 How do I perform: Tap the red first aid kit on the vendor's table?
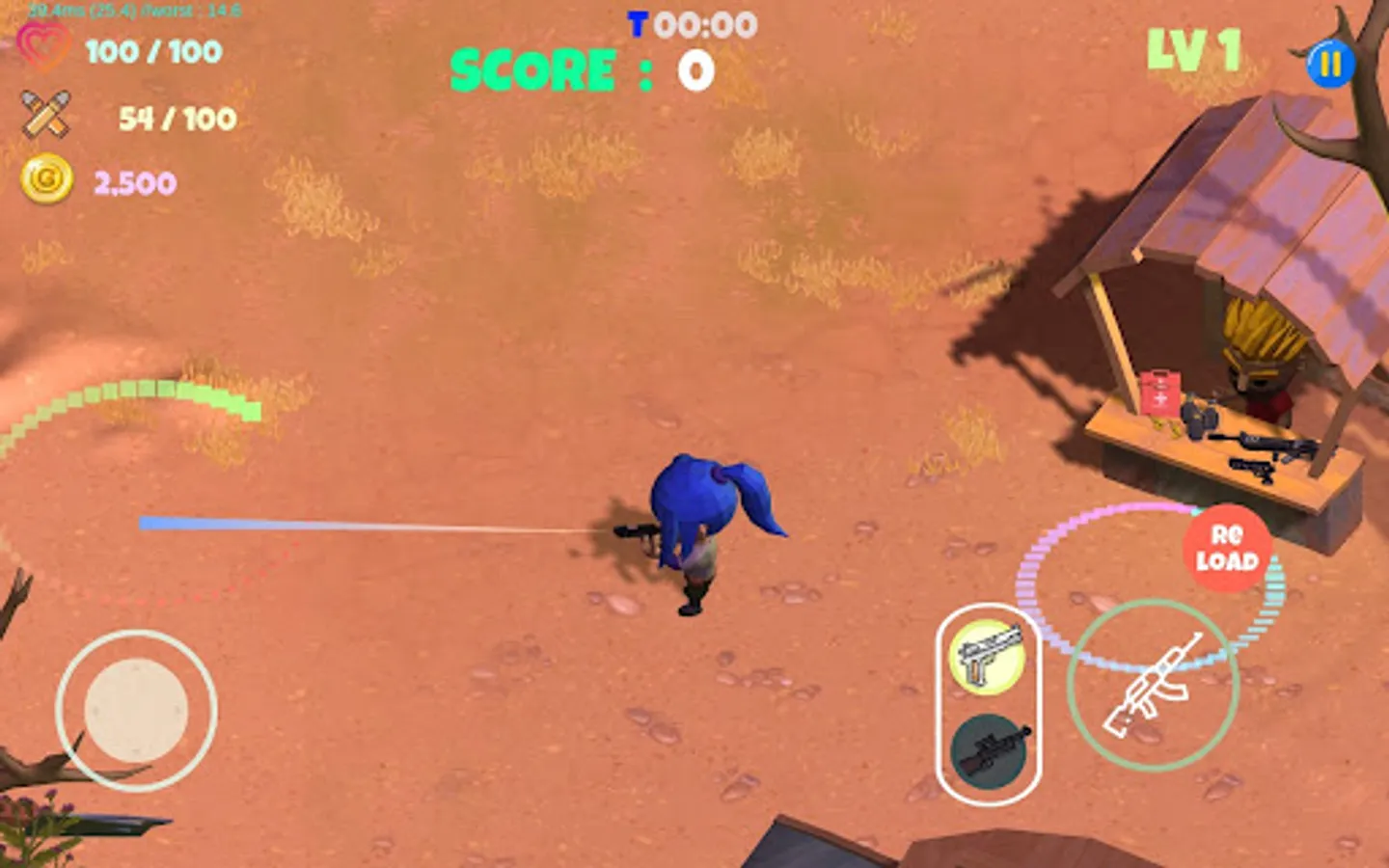[x=1161, y=392]
